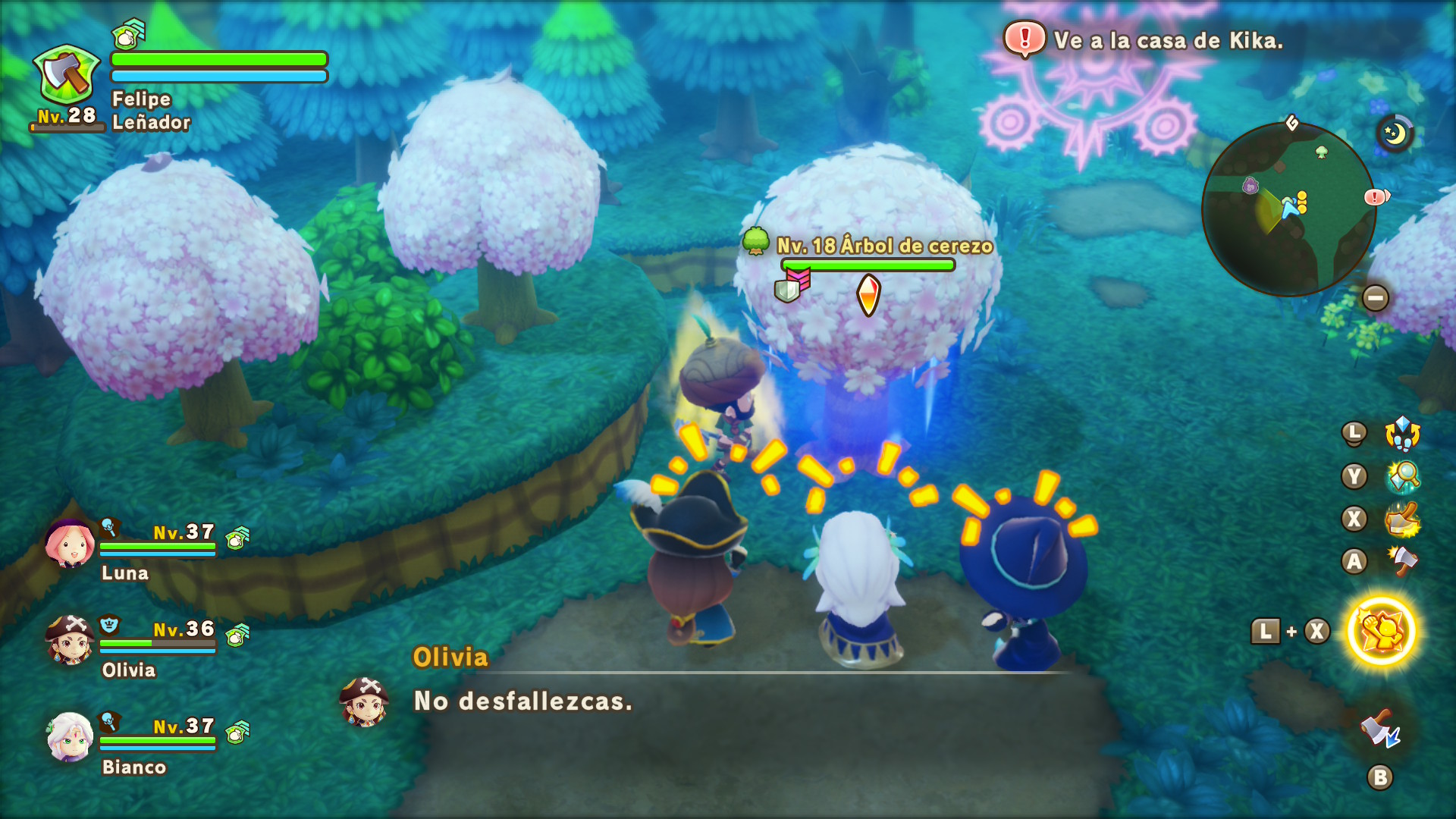Activate the crystal swap skill icon
Screen dimensions: 1456x819
pyautogui.click(x=1402, y=434)
